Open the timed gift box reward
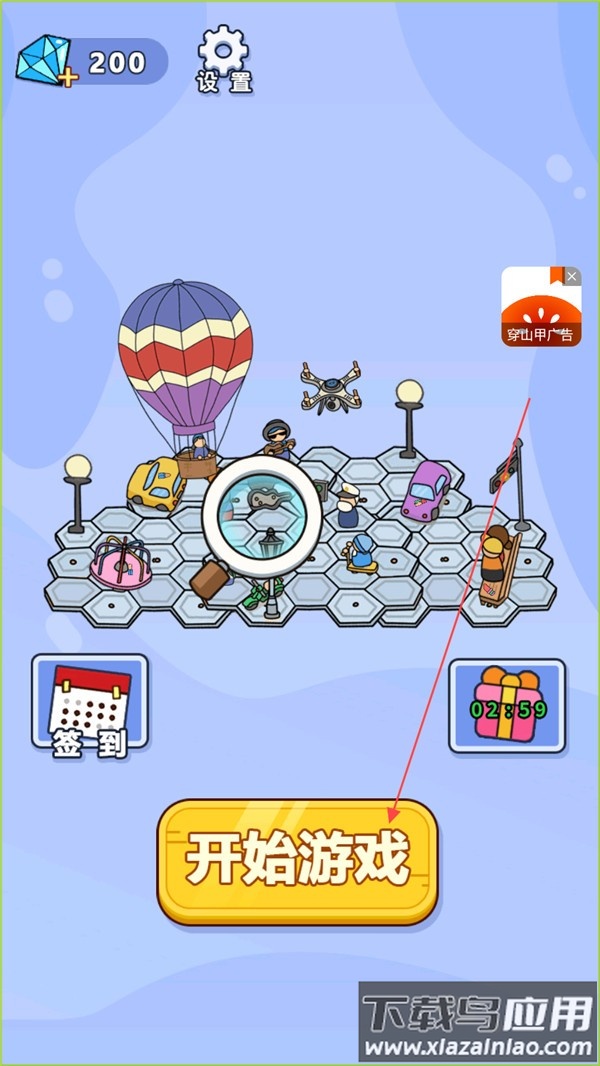Viewport: 600px width, 1066px height. (507, 704)
